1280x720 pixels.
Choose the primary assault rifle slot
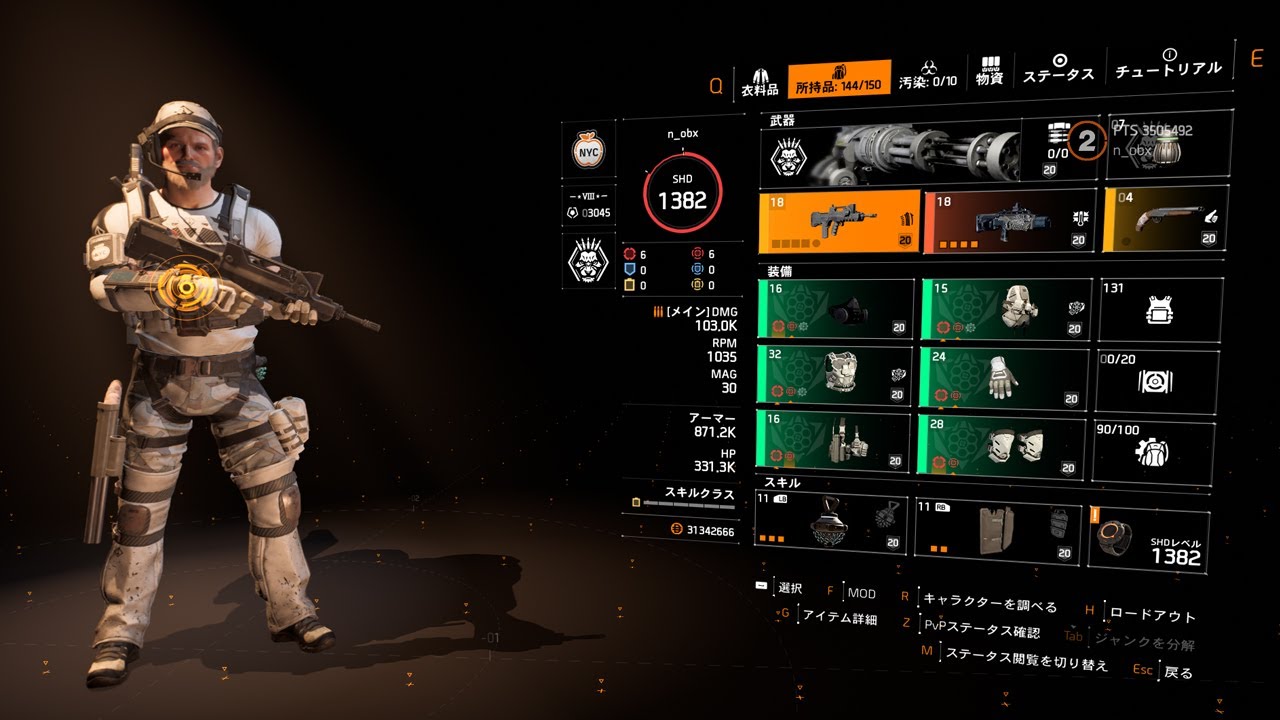[838, 222]
